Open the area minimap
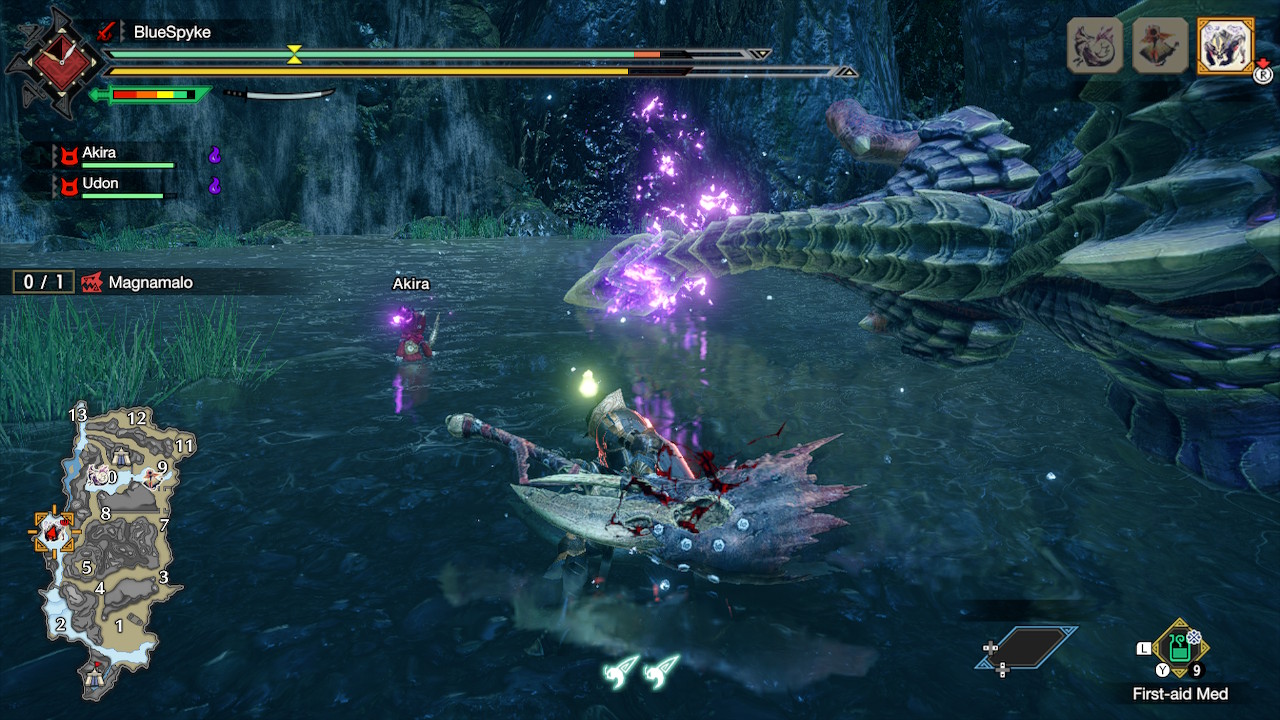The height and width of the screenshot is (720, 1280). [110, 548]
